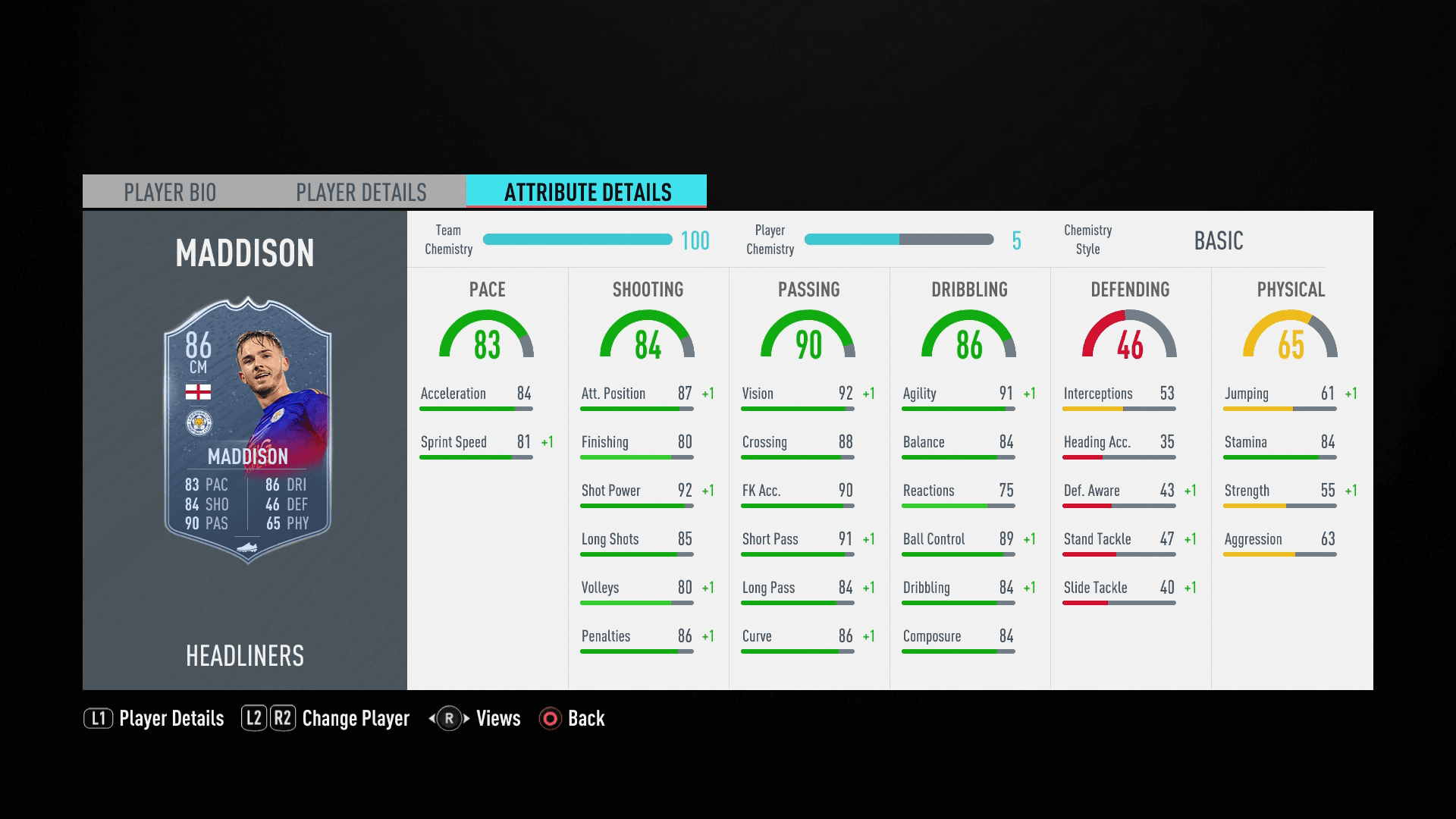Switch to the Player Bio tab
The image size is (1456, 819).
(170, 192)
